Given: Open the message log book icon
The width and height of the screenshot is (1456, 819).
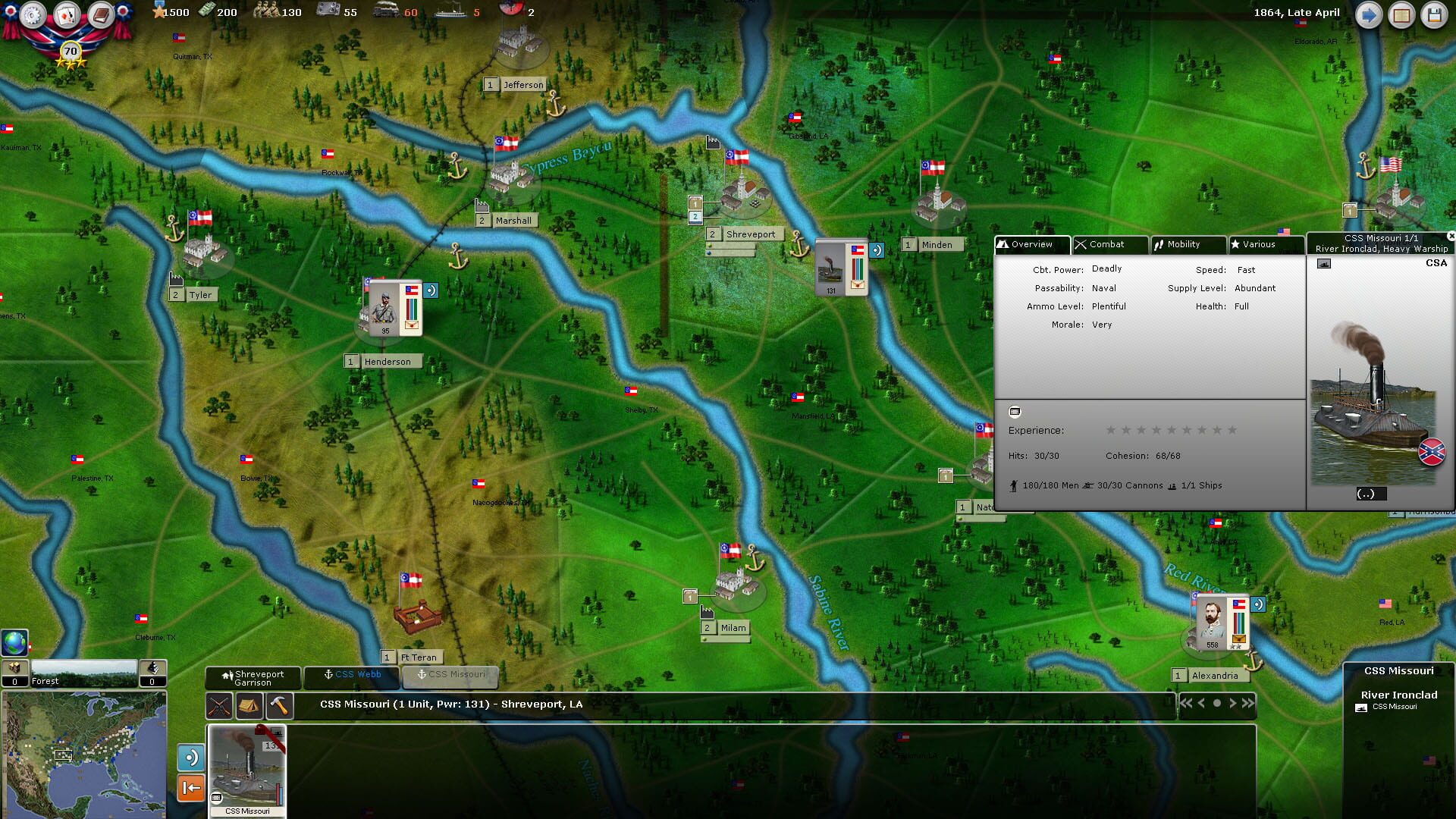Looking at the screenshot, I should pyautogui.click(x=100, y=13).
